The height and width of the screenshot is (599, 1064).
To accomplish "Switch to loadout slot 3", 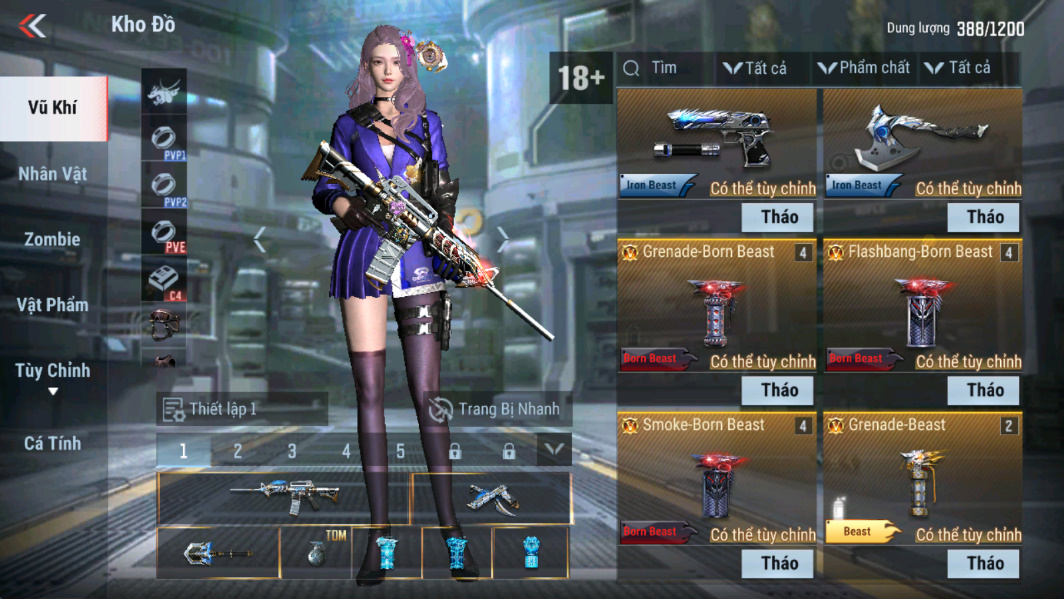I will (292, 451).
